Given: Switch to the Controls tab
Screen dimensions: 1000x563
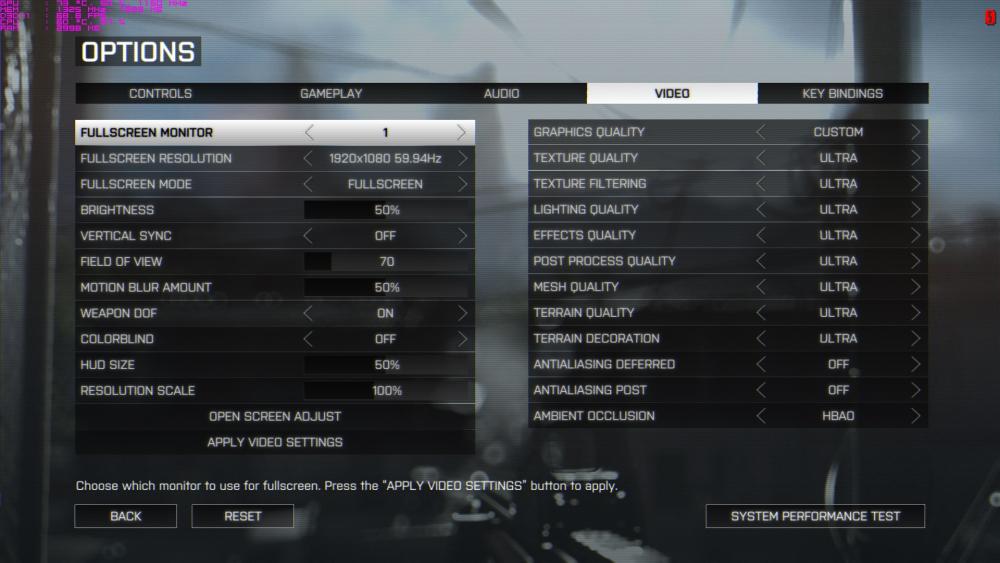Looking at the screenshot, I should pos(160,94).
